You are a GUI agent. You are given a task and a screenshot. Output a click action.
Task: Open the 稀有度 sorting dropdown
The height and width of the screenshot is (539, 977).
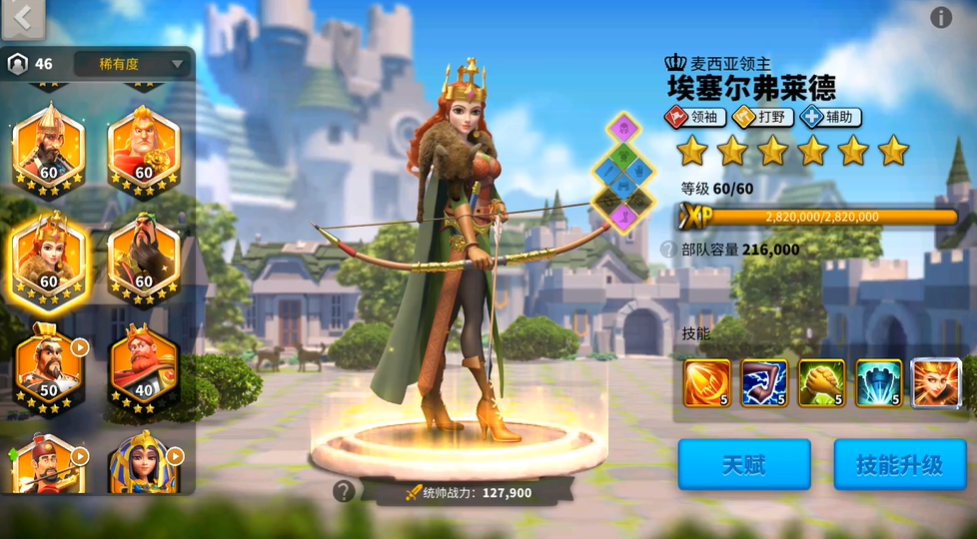pos(131,64)
